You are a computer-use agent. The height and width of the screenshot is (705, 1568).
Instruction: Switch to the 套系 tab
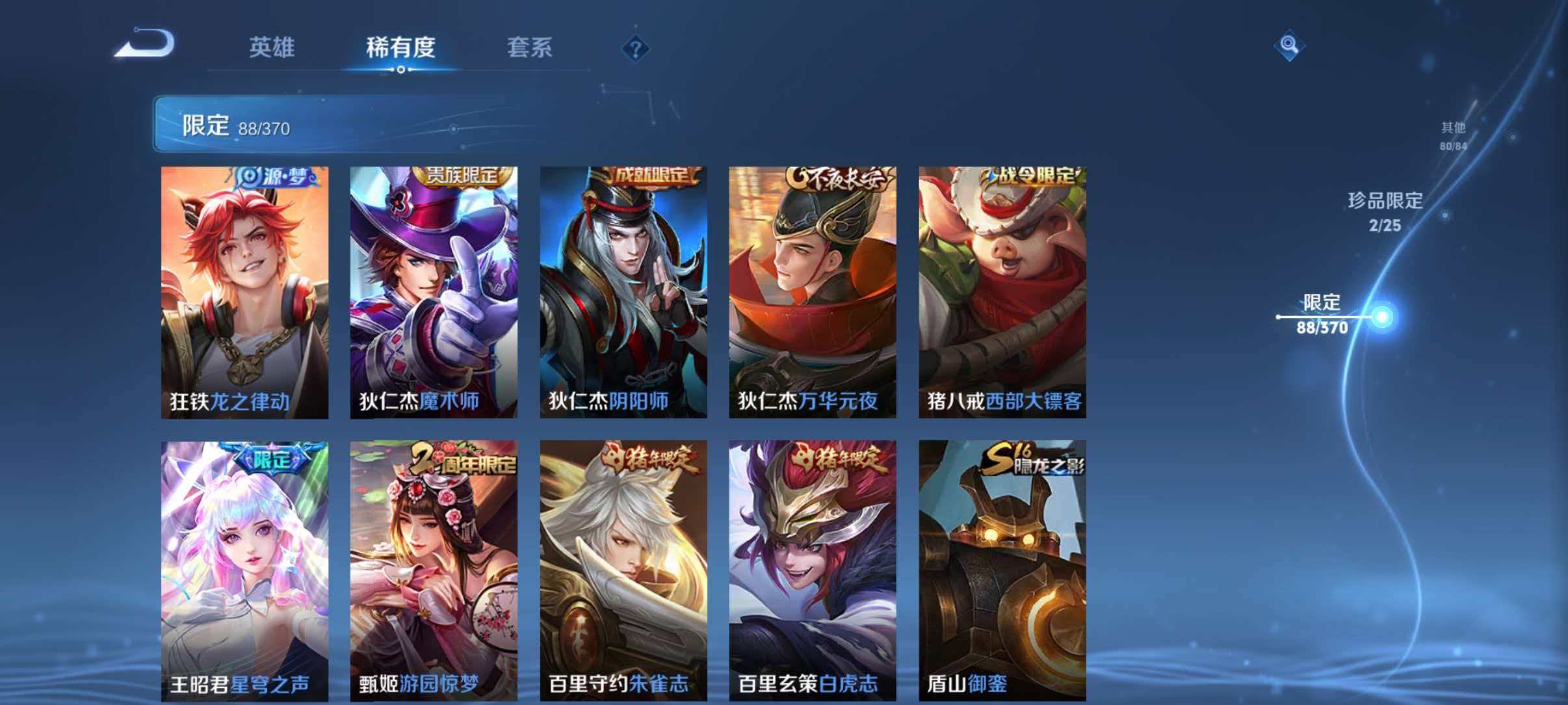tap(530, 47)
